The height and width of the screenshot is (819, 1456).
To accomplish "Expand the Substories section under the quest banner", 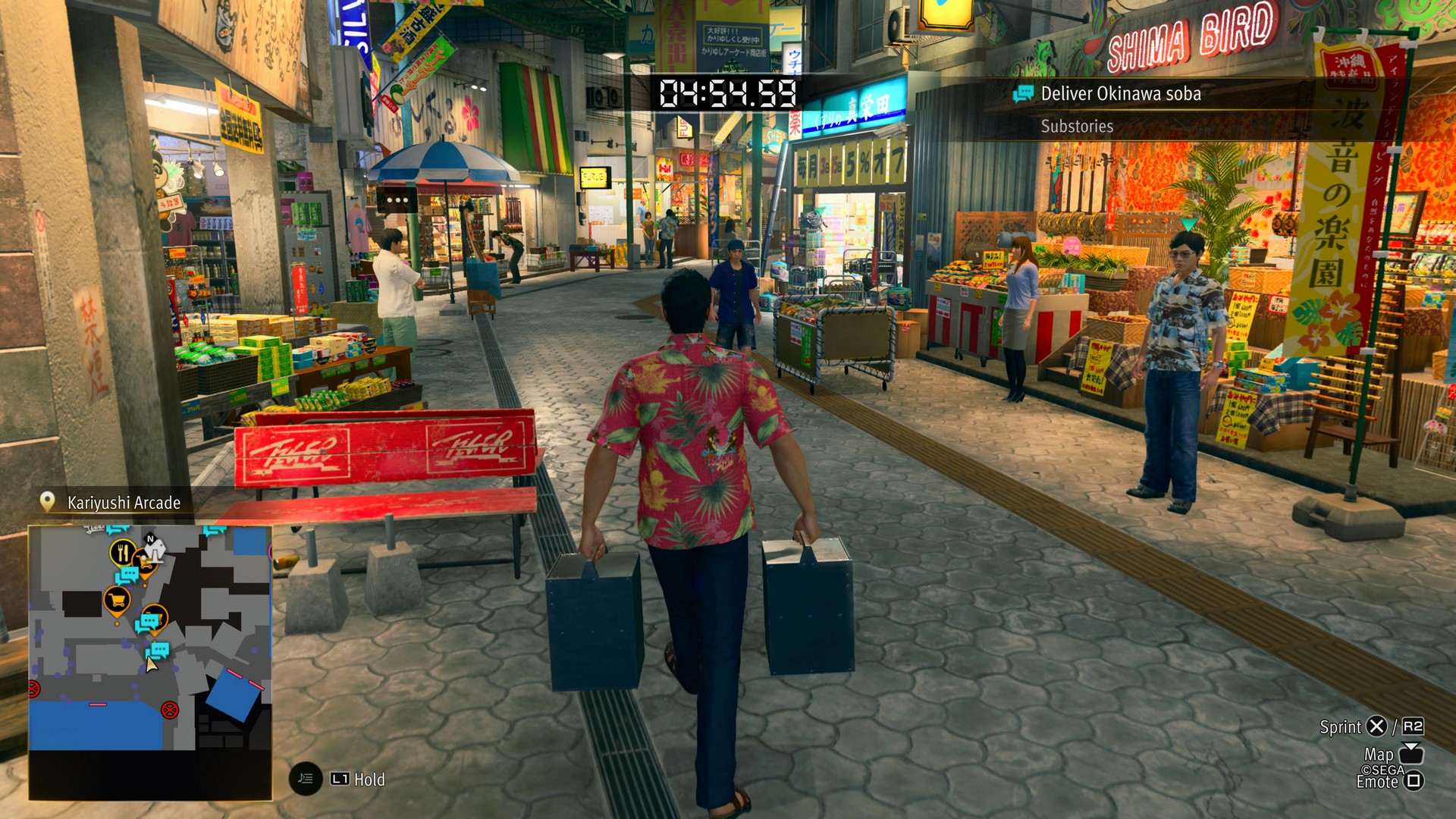I will point(1076,127).
